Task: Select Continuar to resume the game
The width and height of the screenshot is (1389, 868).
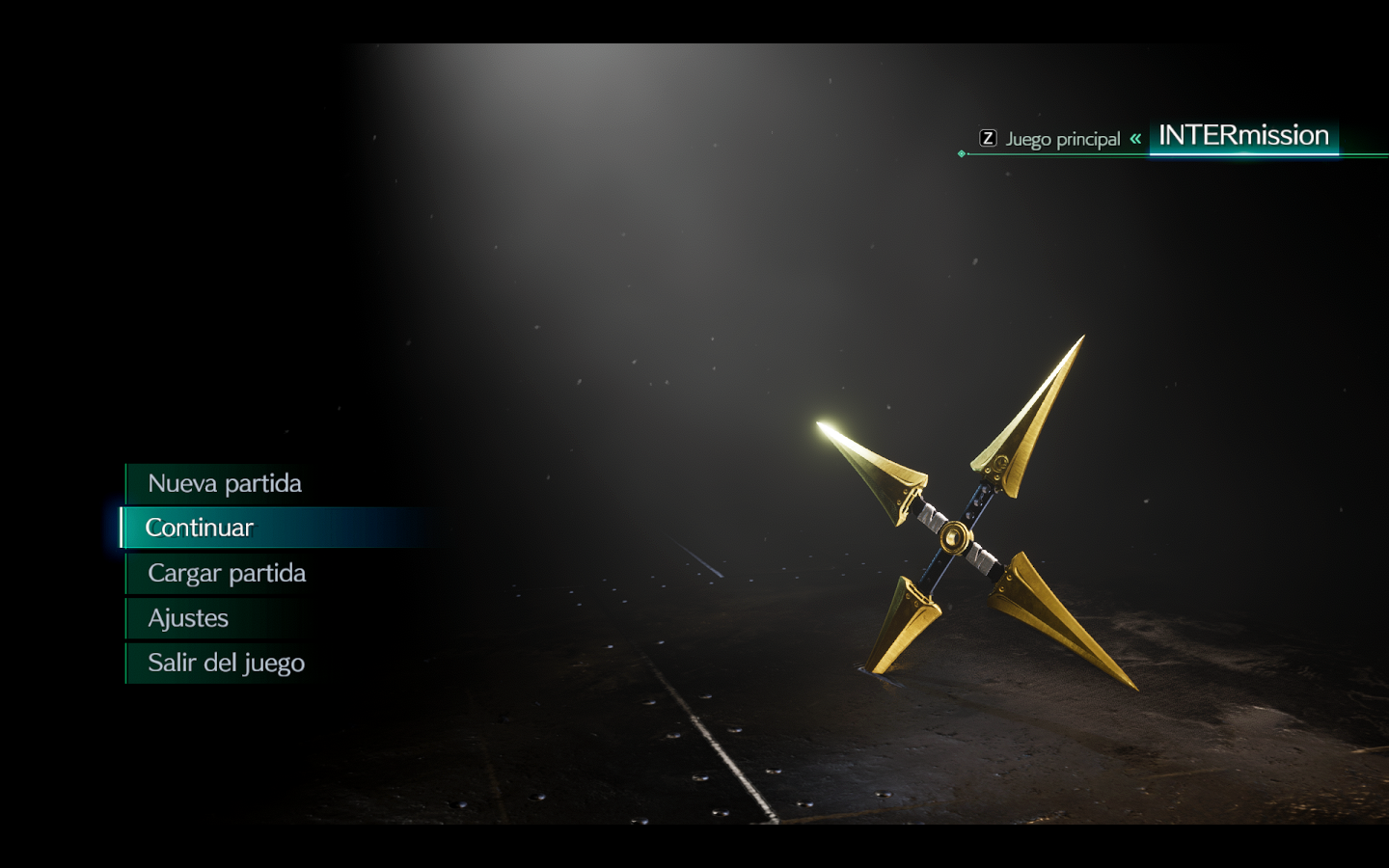Action: pyautogui.click(x=200, y=528)
